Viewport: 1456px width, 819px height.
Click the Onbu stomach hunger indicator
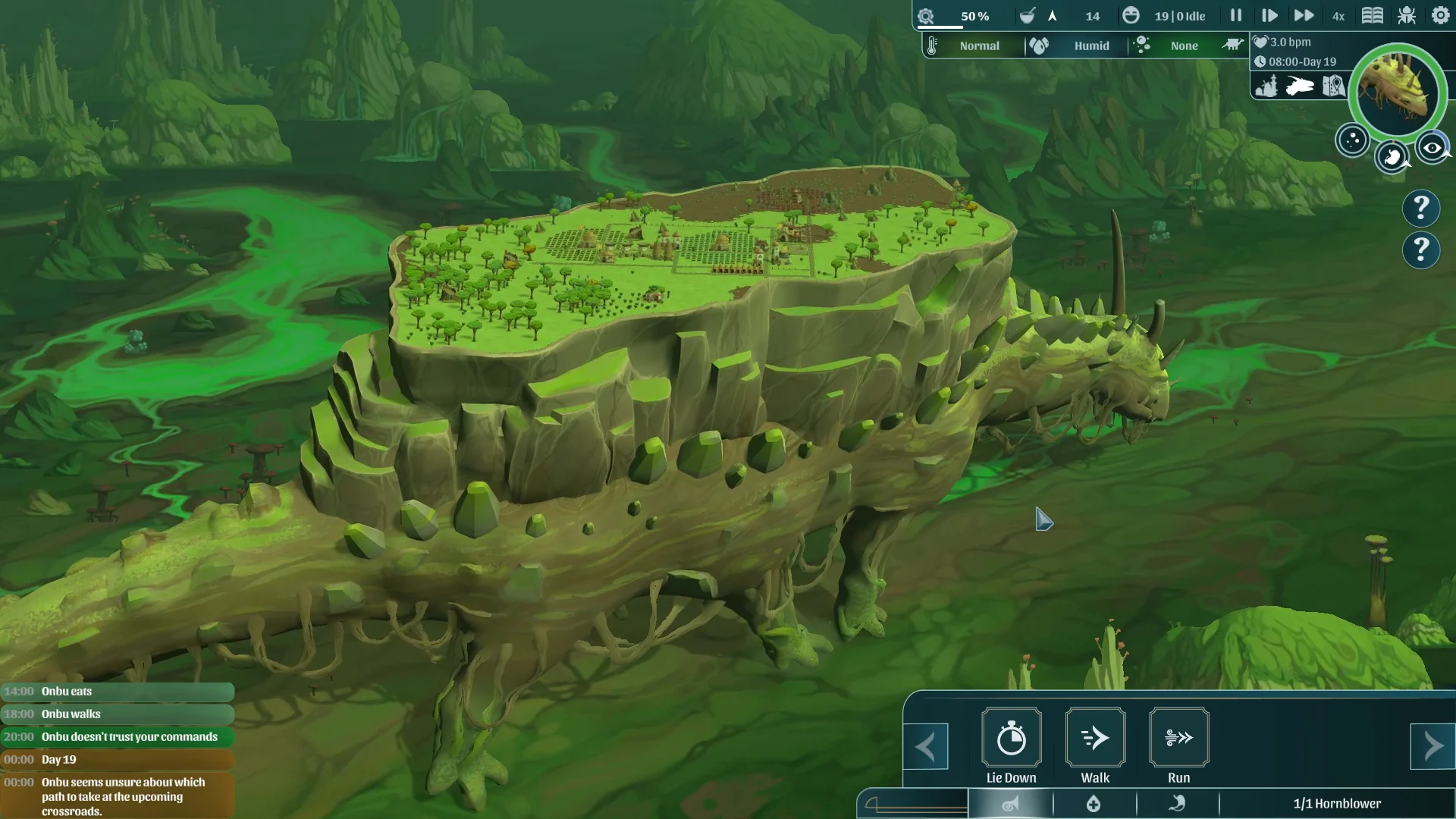(1392, 157)
